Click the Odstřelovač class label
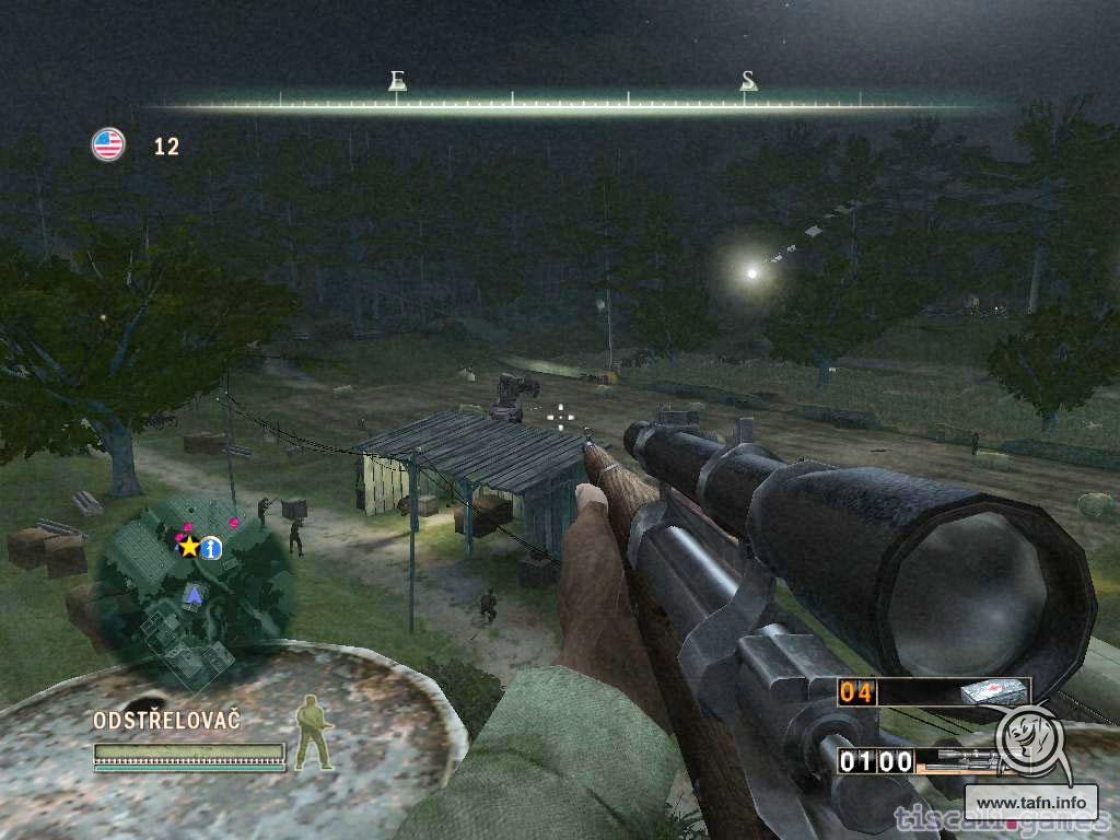 click(167, 720)
